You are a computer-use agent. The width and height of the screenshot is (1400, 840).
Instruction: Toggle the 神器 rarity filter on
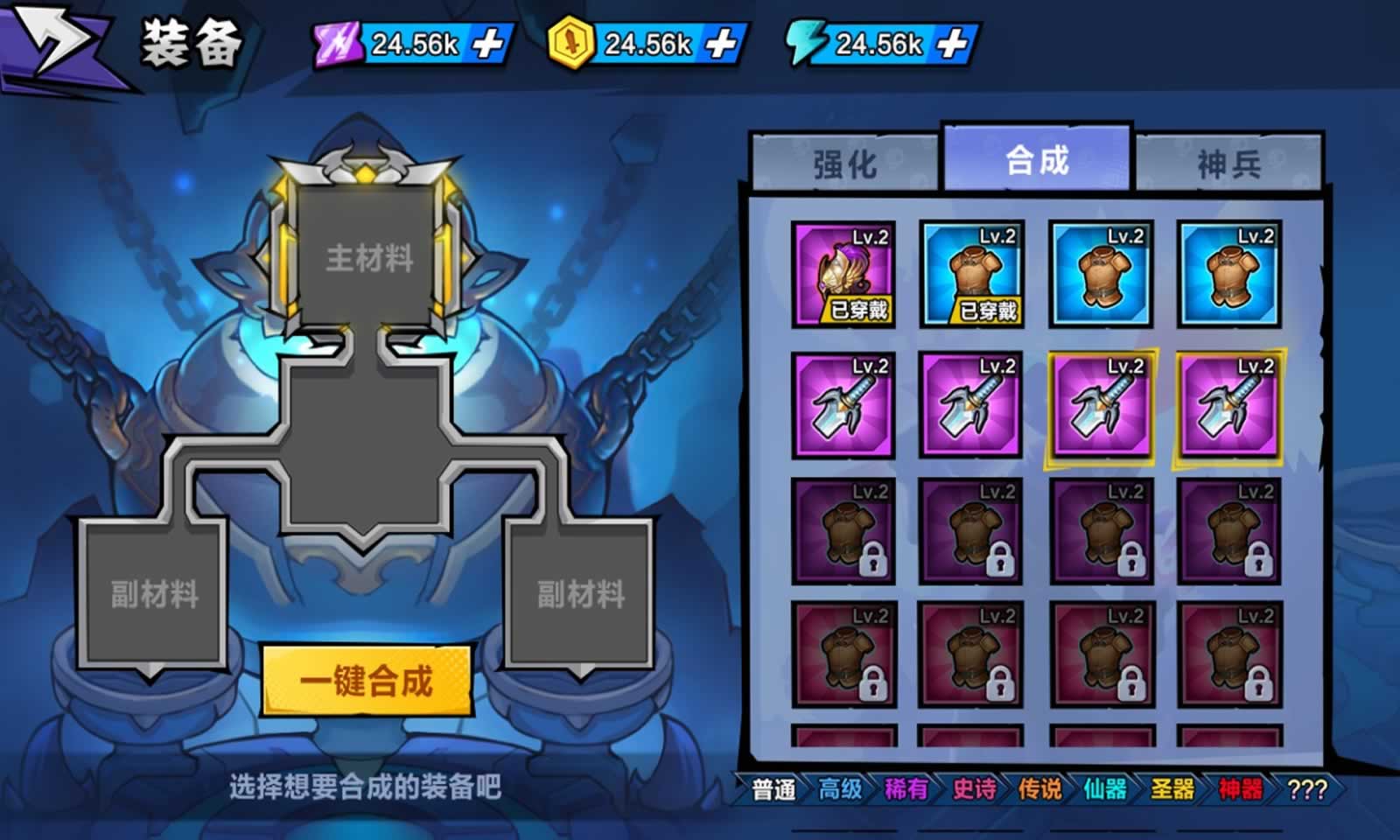pos(1239,791)
